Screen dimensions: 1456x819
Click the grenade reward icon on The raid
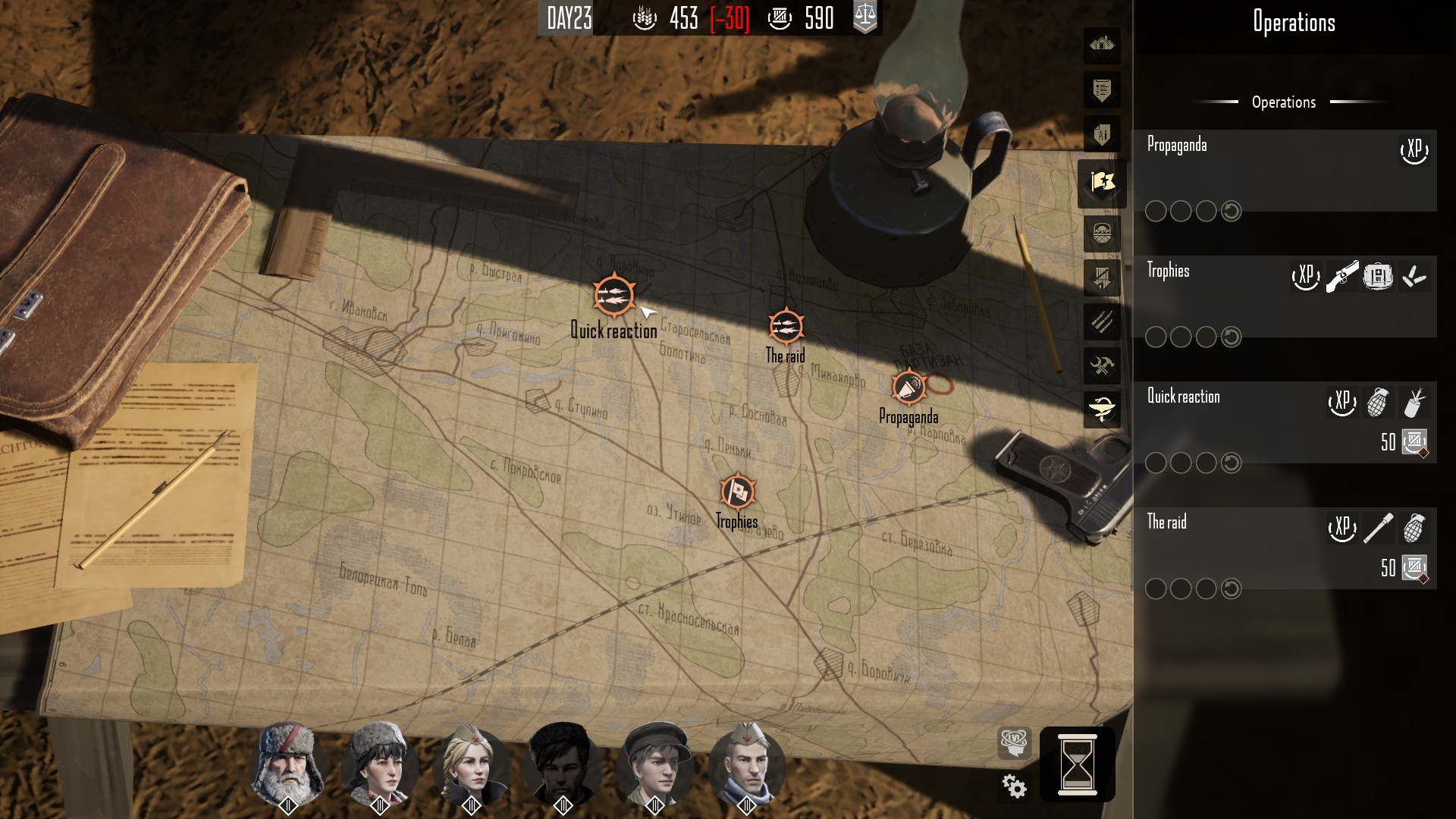pyautogui.click(x=1415, y=529)
